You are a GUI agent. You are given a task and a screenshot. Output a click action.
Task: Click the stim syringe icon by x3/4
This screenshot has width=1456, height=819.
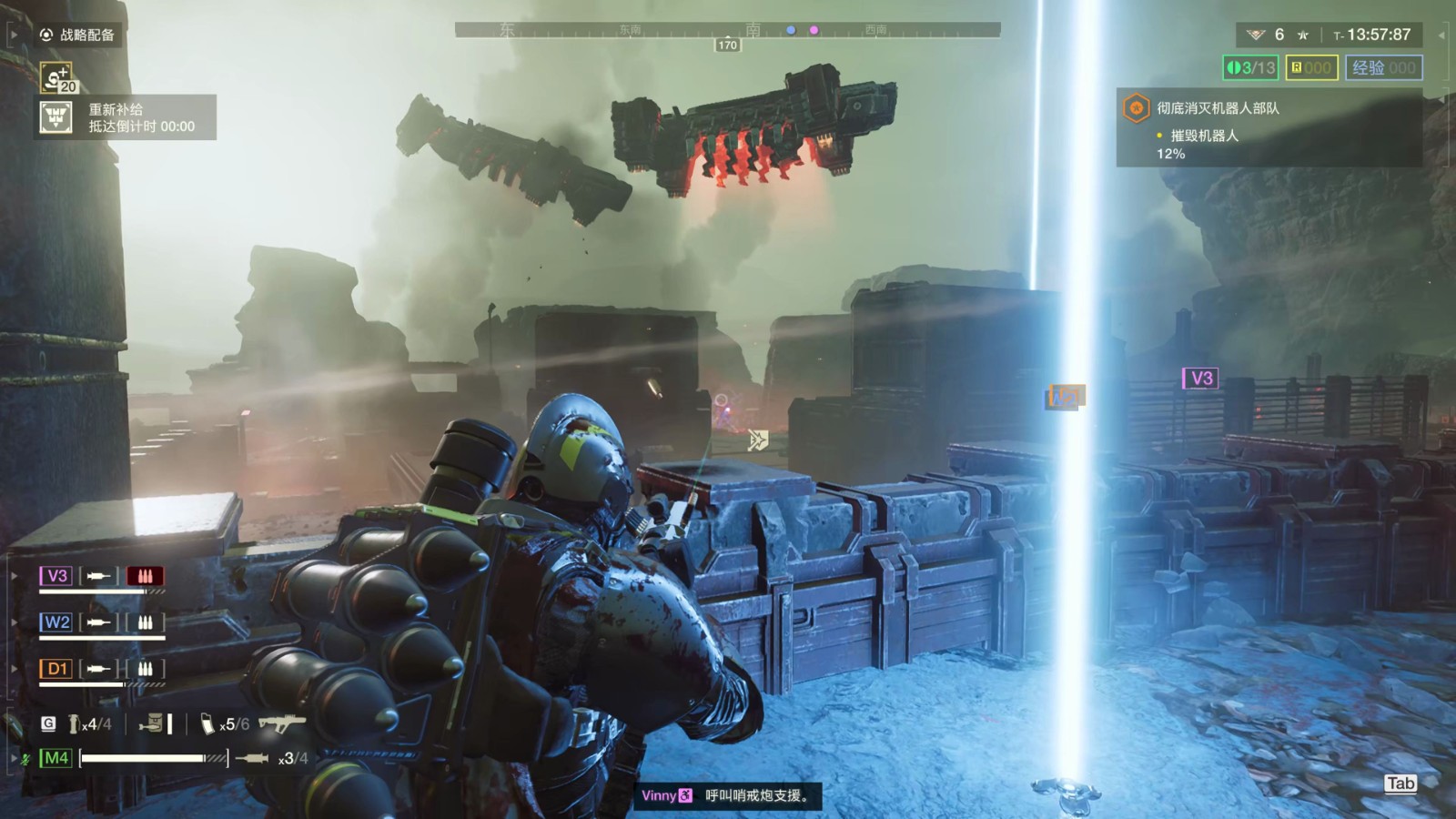[x=253, y=758]
